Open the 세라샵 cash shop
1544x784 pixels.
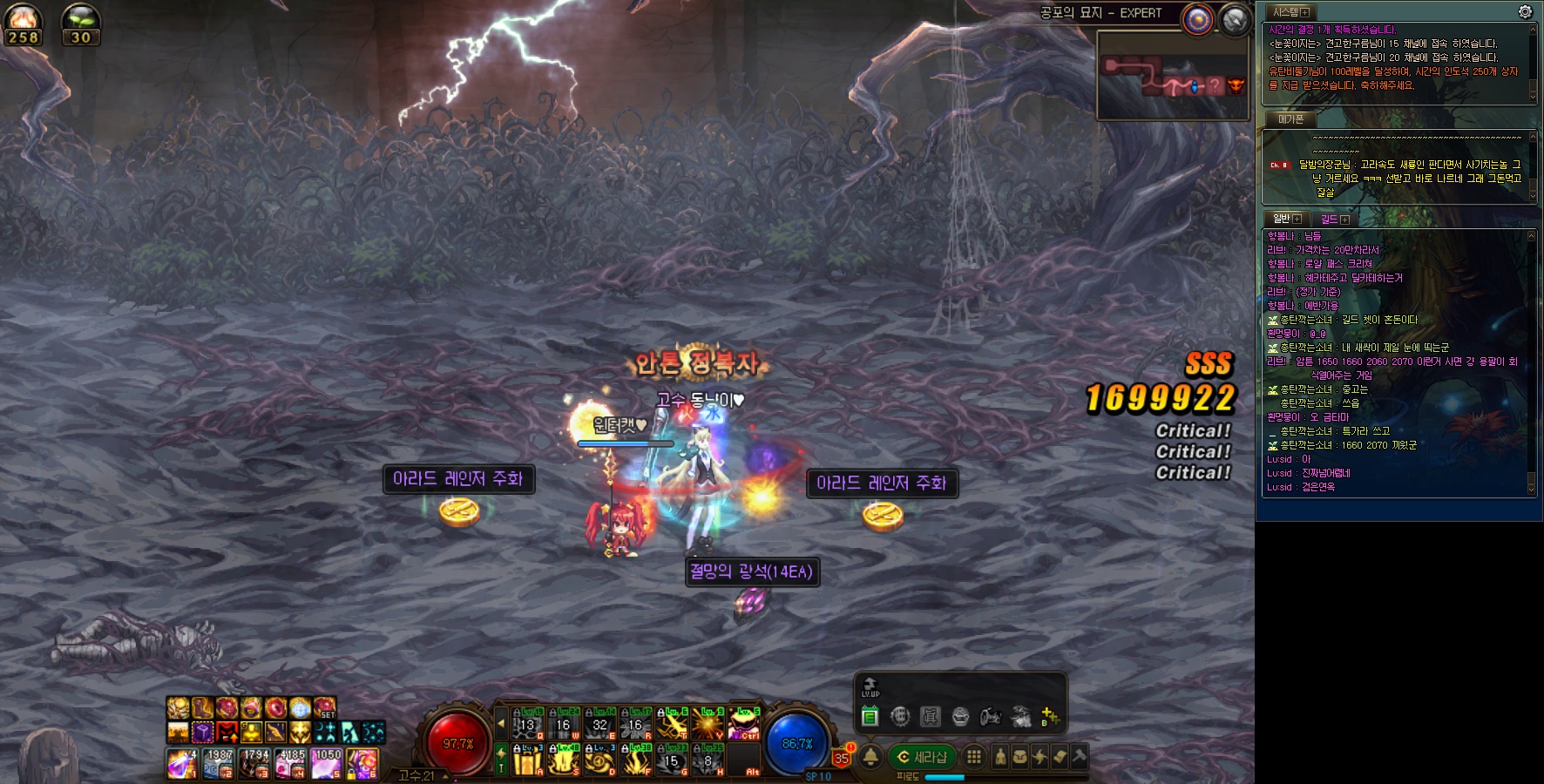(x=922, y=757)
